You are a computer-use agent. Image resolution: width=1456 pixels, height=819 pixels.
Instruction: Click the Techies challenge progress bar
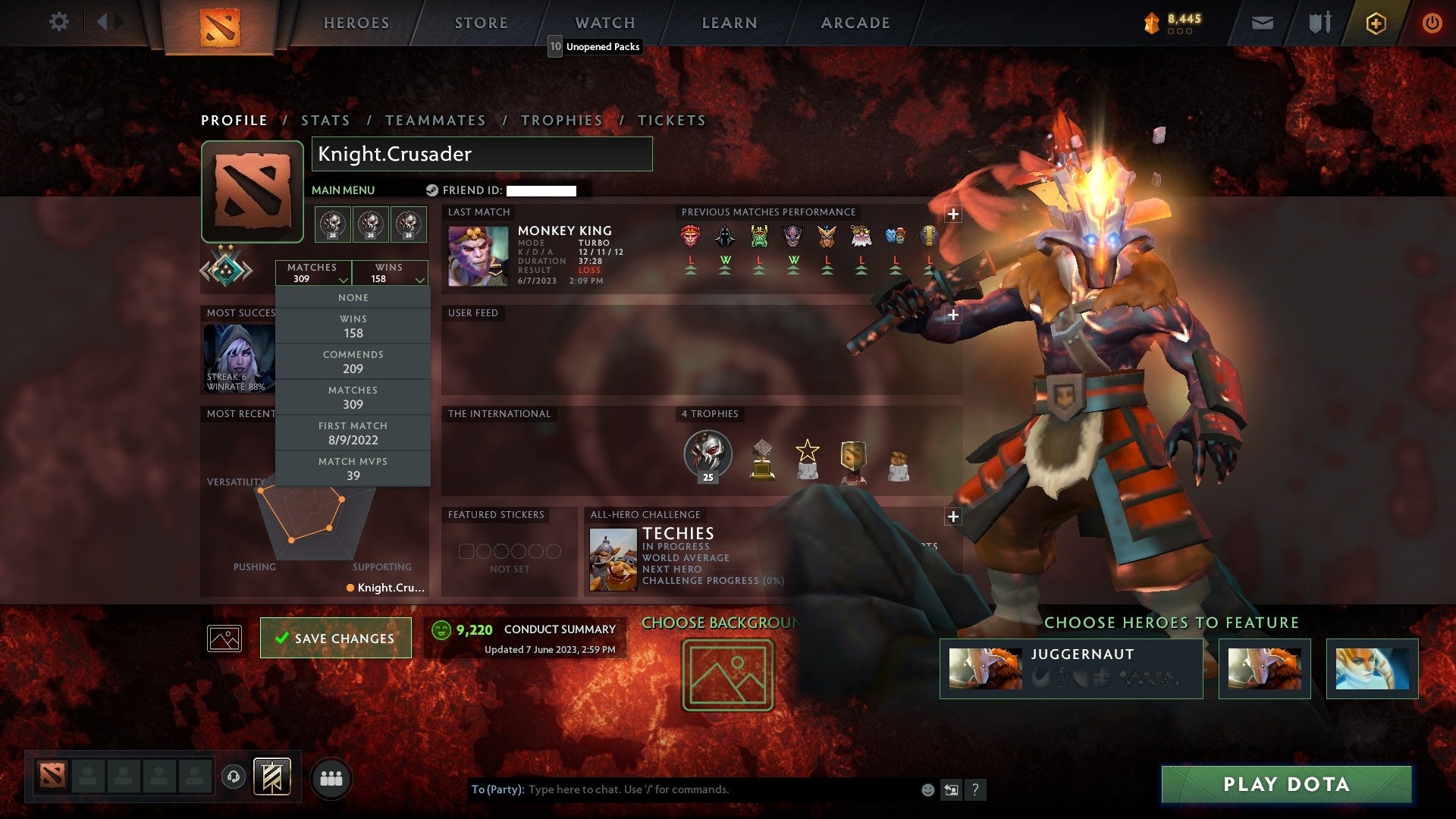(x=713, y=581)
